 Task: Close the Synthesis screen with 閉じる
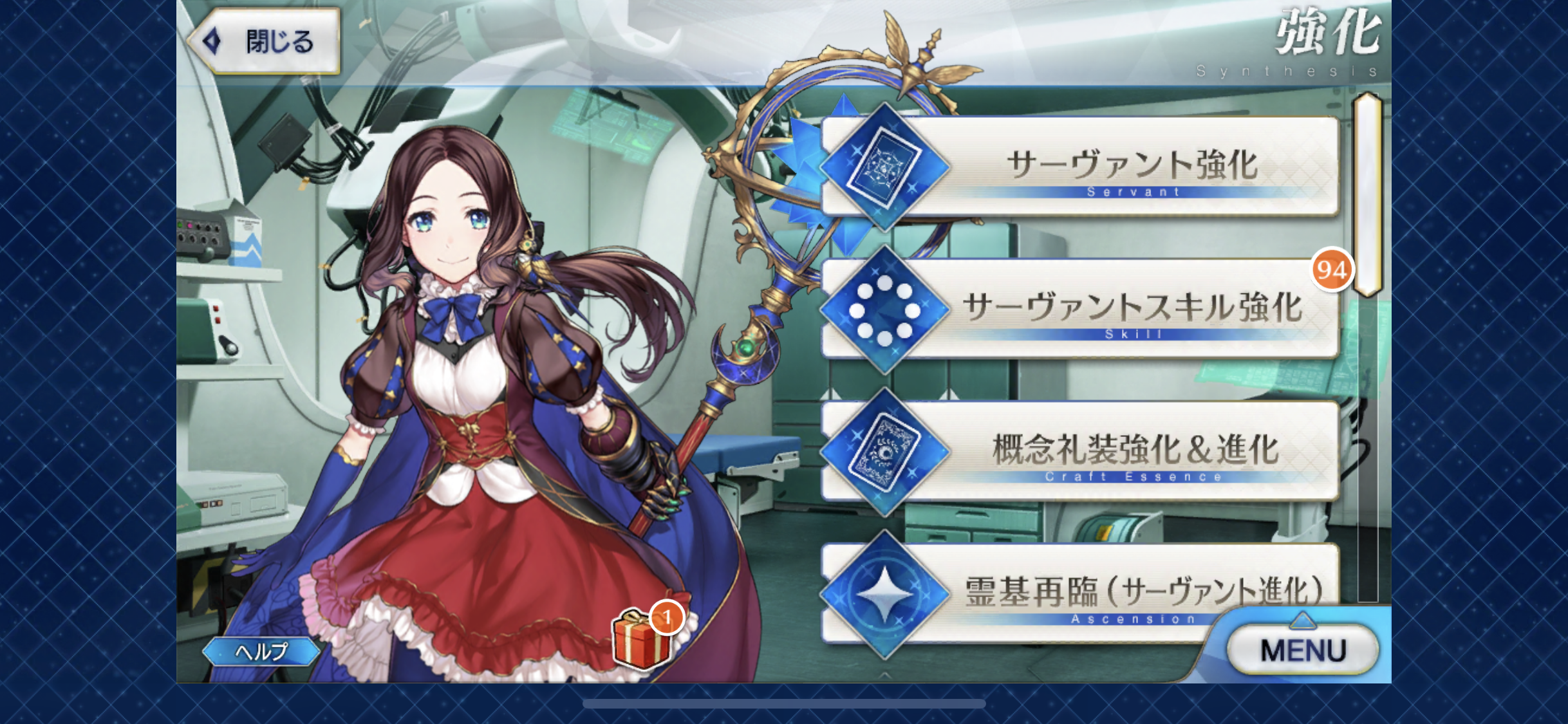click(x=265, y=42)
